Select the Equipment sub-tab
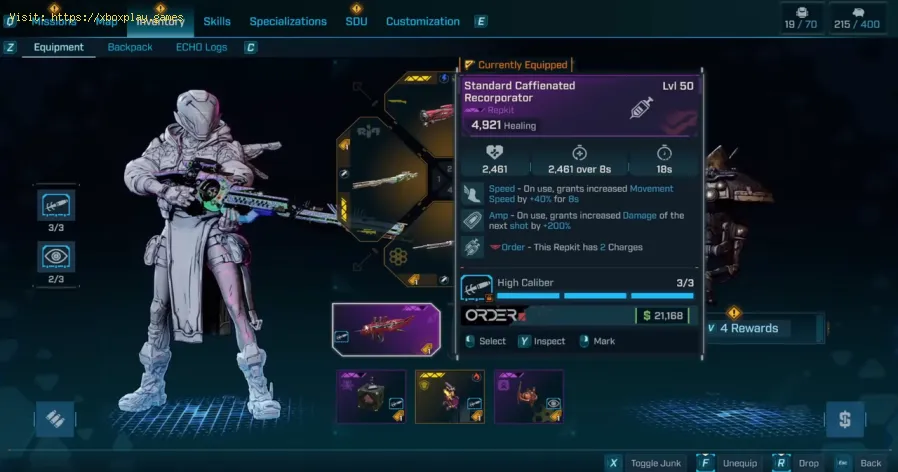Viewport: 898px width, 472px height. [58, 47]
